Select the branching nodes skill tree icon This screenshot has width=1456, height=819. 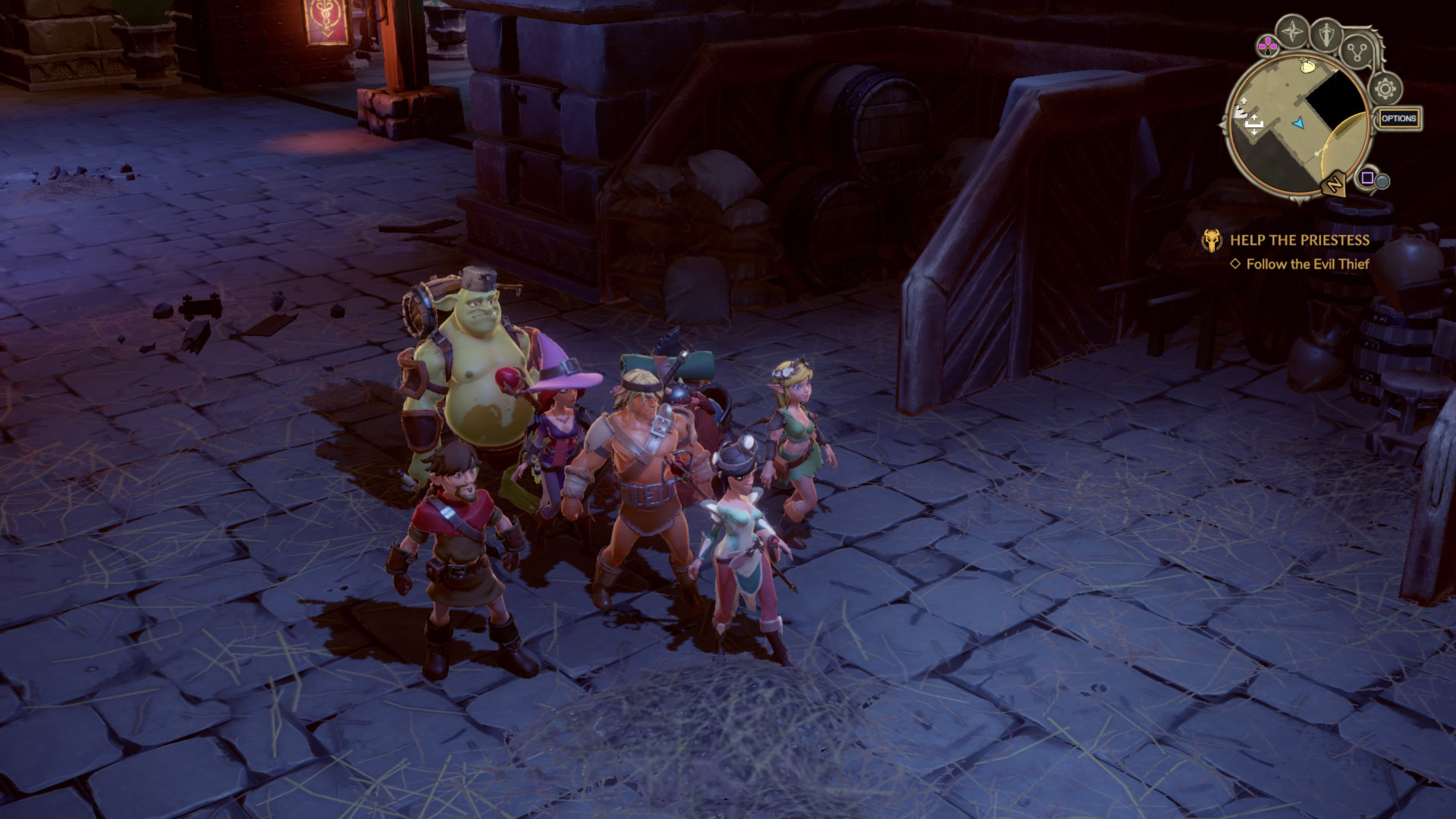tap(1357, 52)
